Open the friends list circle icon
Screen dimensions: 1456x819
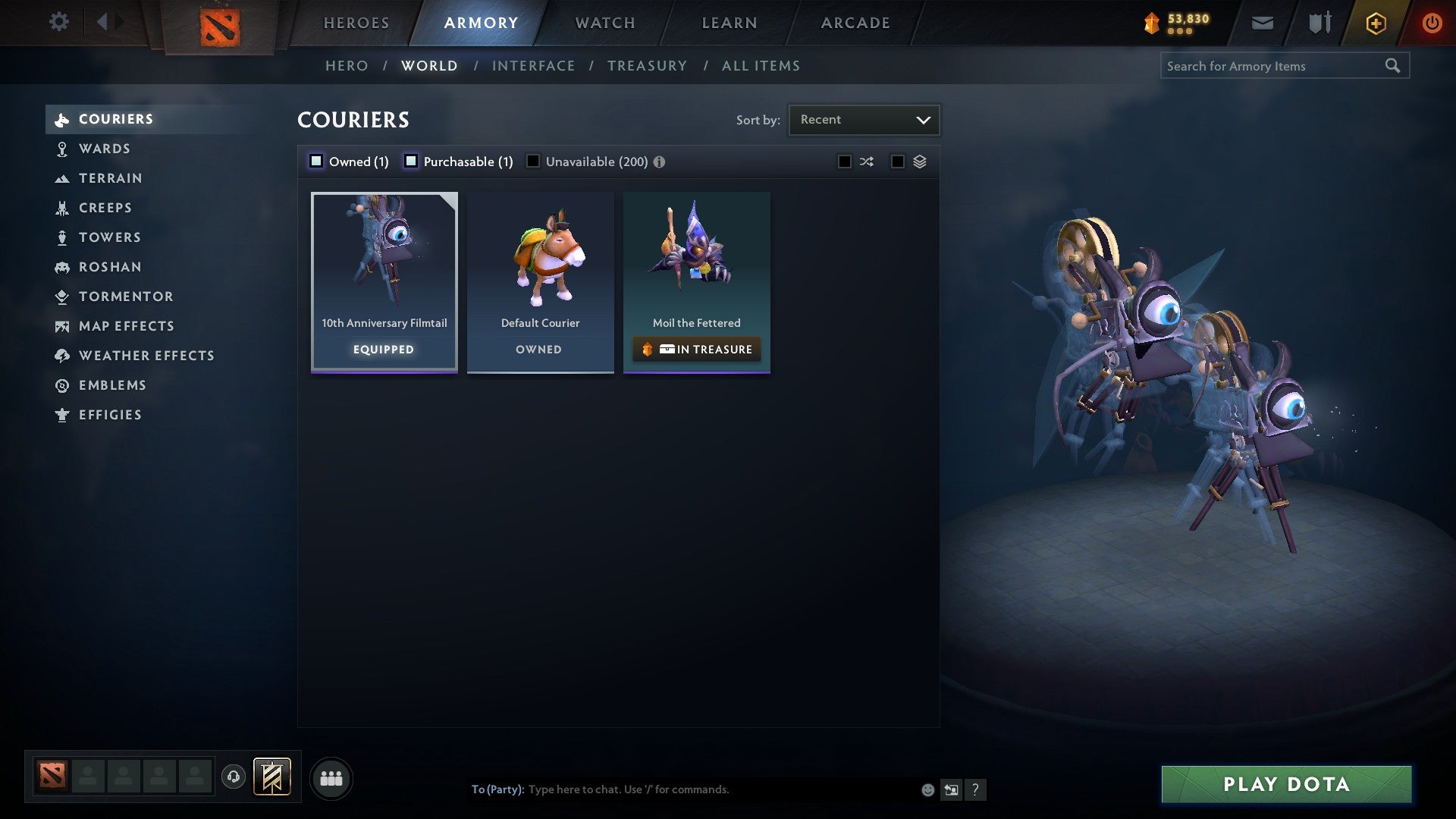click(331, 778)
